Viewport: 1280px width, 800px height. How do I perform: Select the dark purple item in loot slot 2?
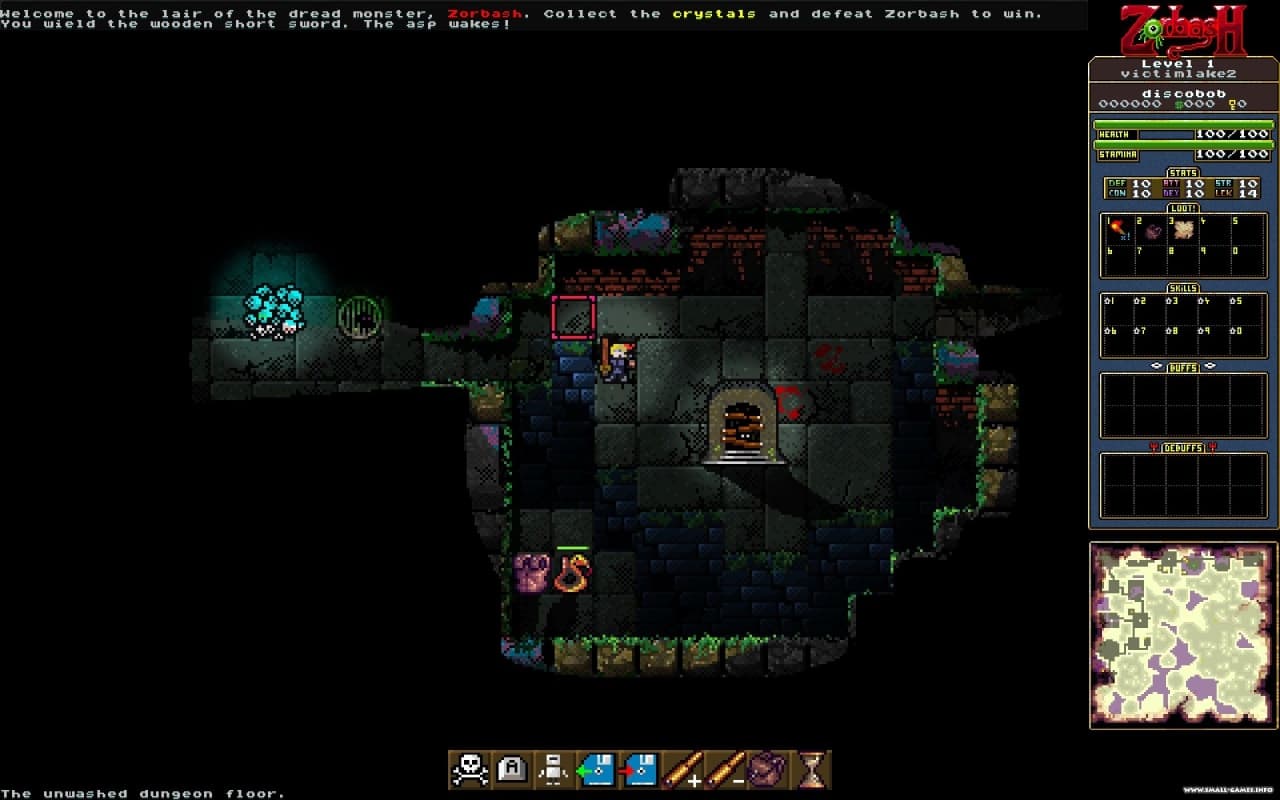point(1152,231)
